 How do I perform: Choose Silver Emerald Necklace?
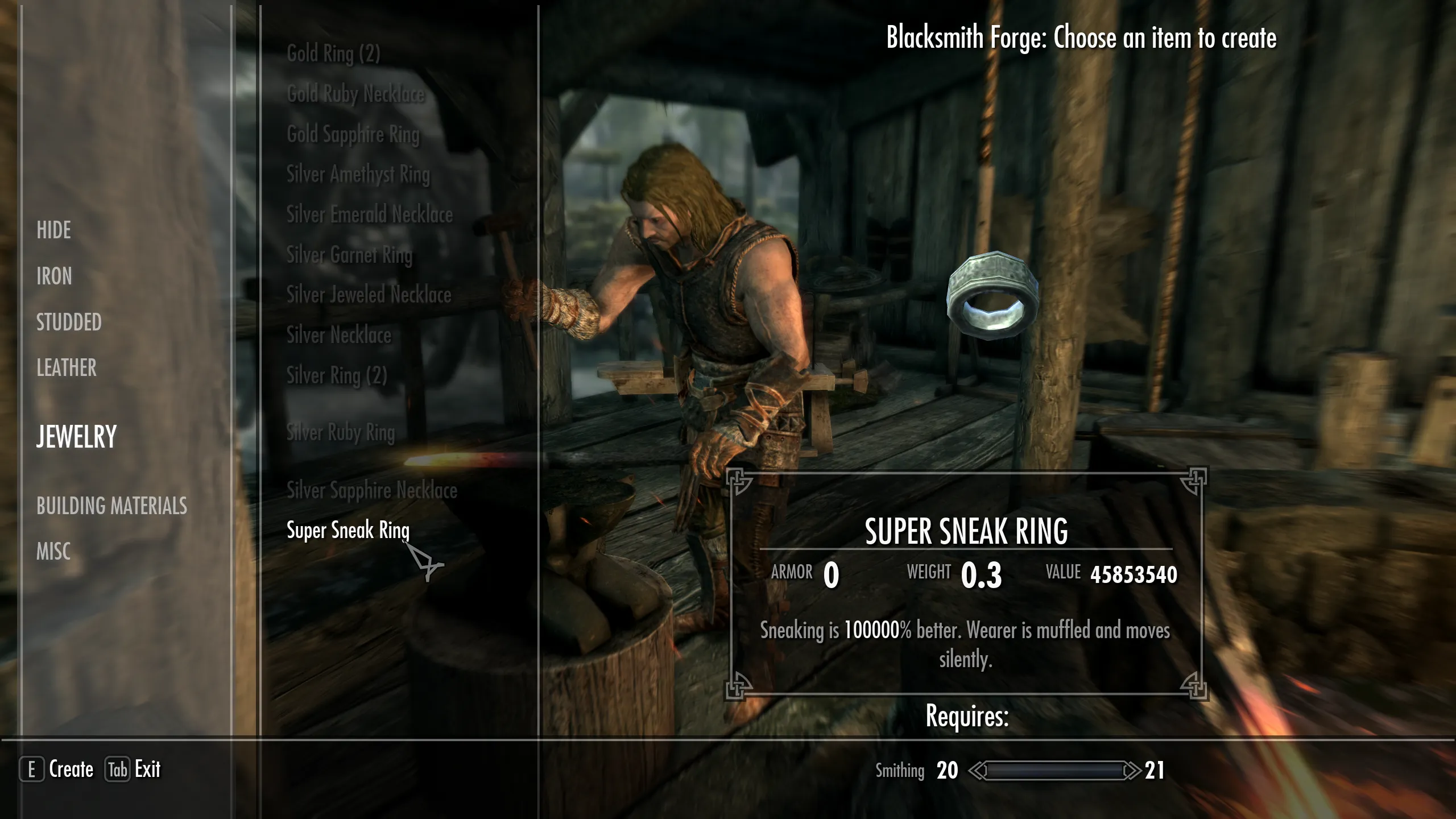click(370, 215)
